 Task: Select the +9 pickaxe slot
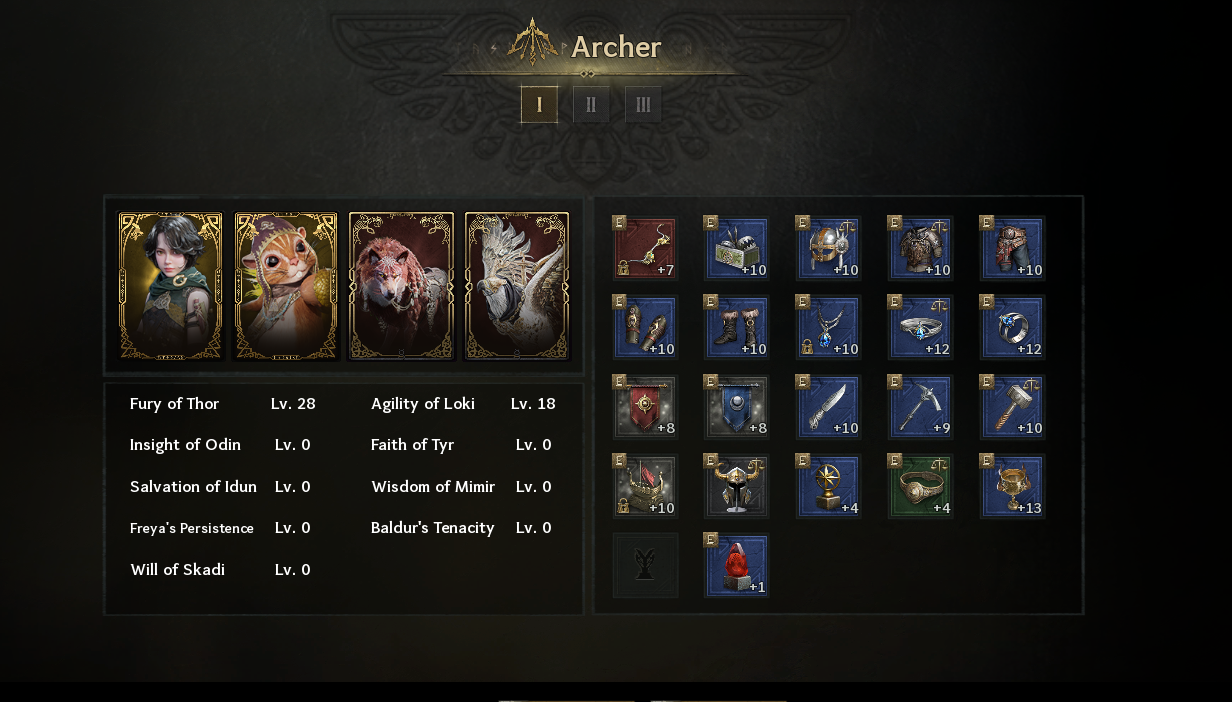[921, 407]
